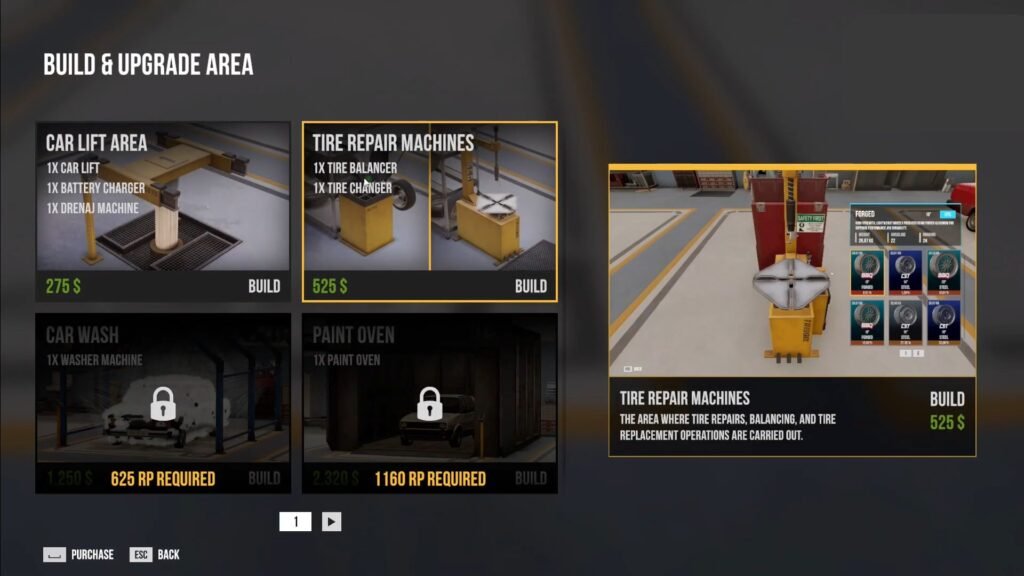
Task: Click the Tire Repair Machines preview image
Action: coord(792,271)
